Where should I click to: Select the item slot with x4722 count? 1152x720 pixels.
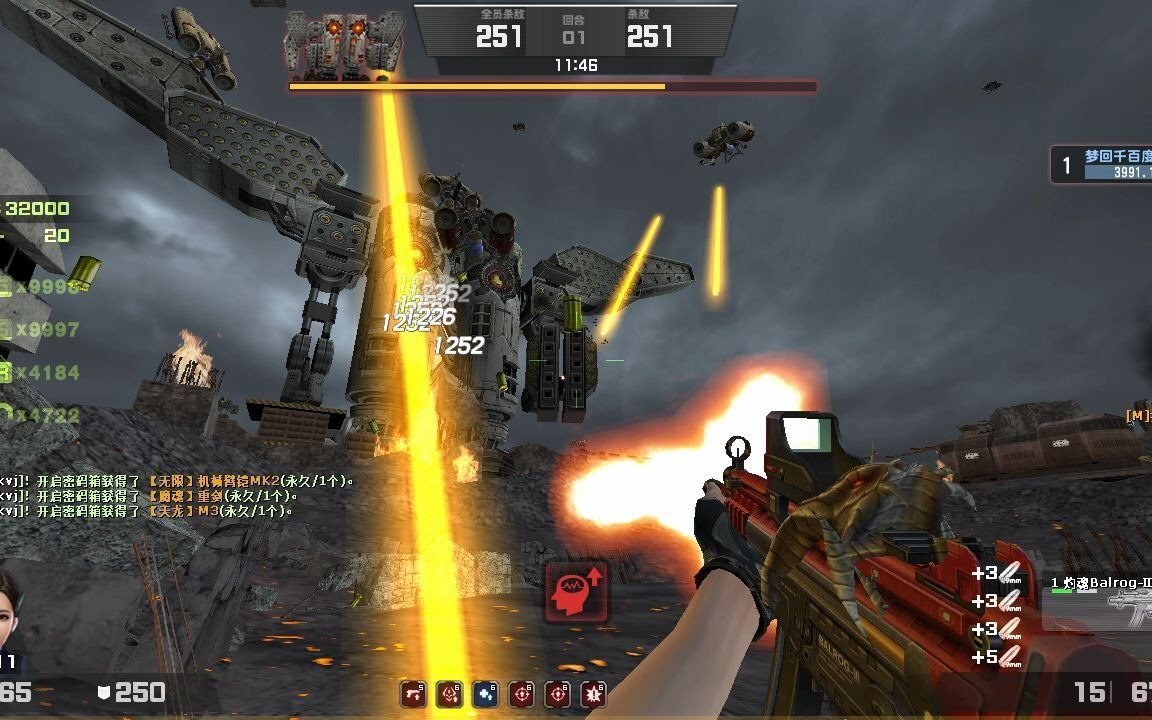coord(40,414)
